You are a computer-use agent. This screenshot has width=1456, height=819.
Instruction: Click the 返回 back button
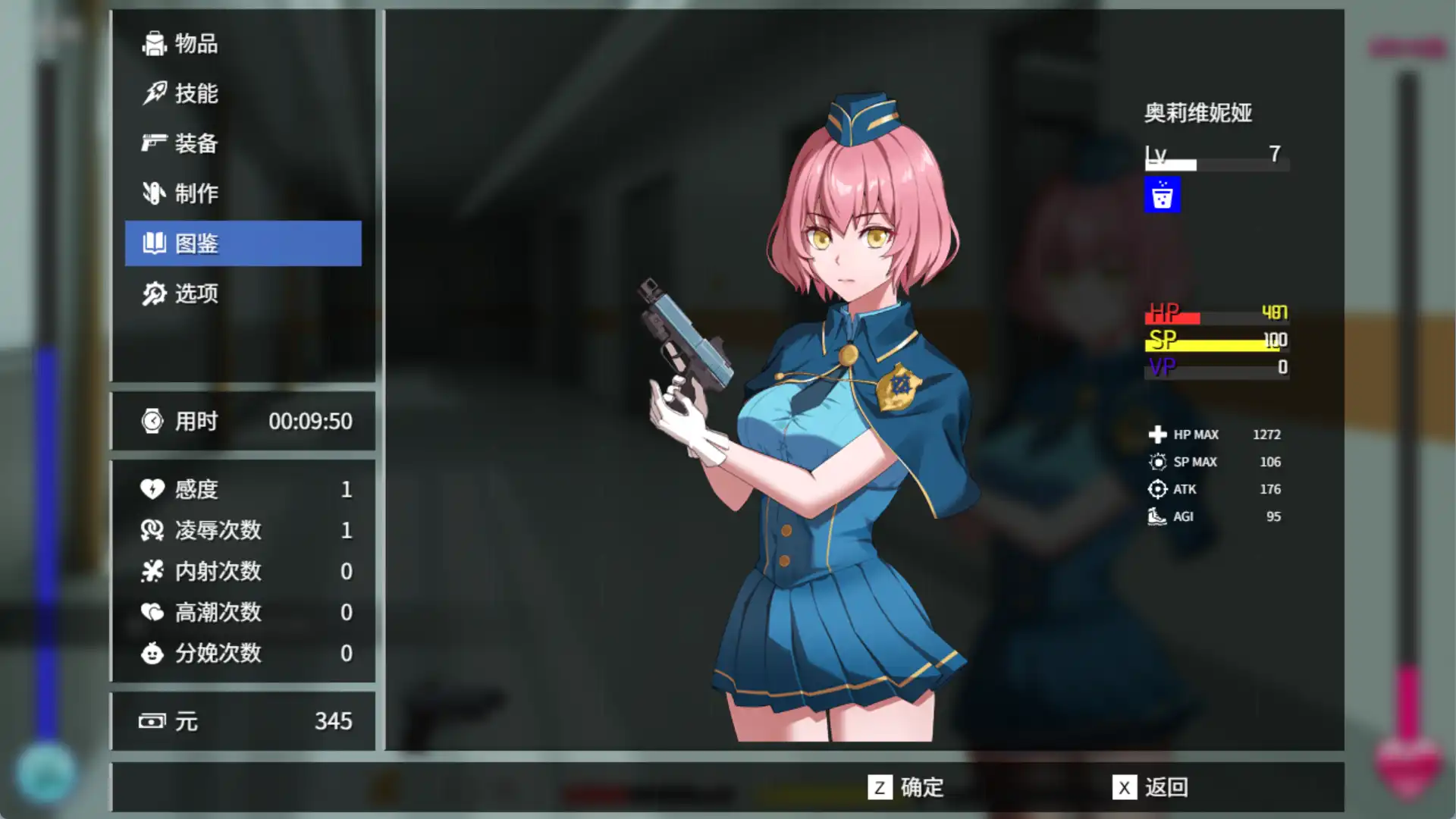(x=1150, y=787)
